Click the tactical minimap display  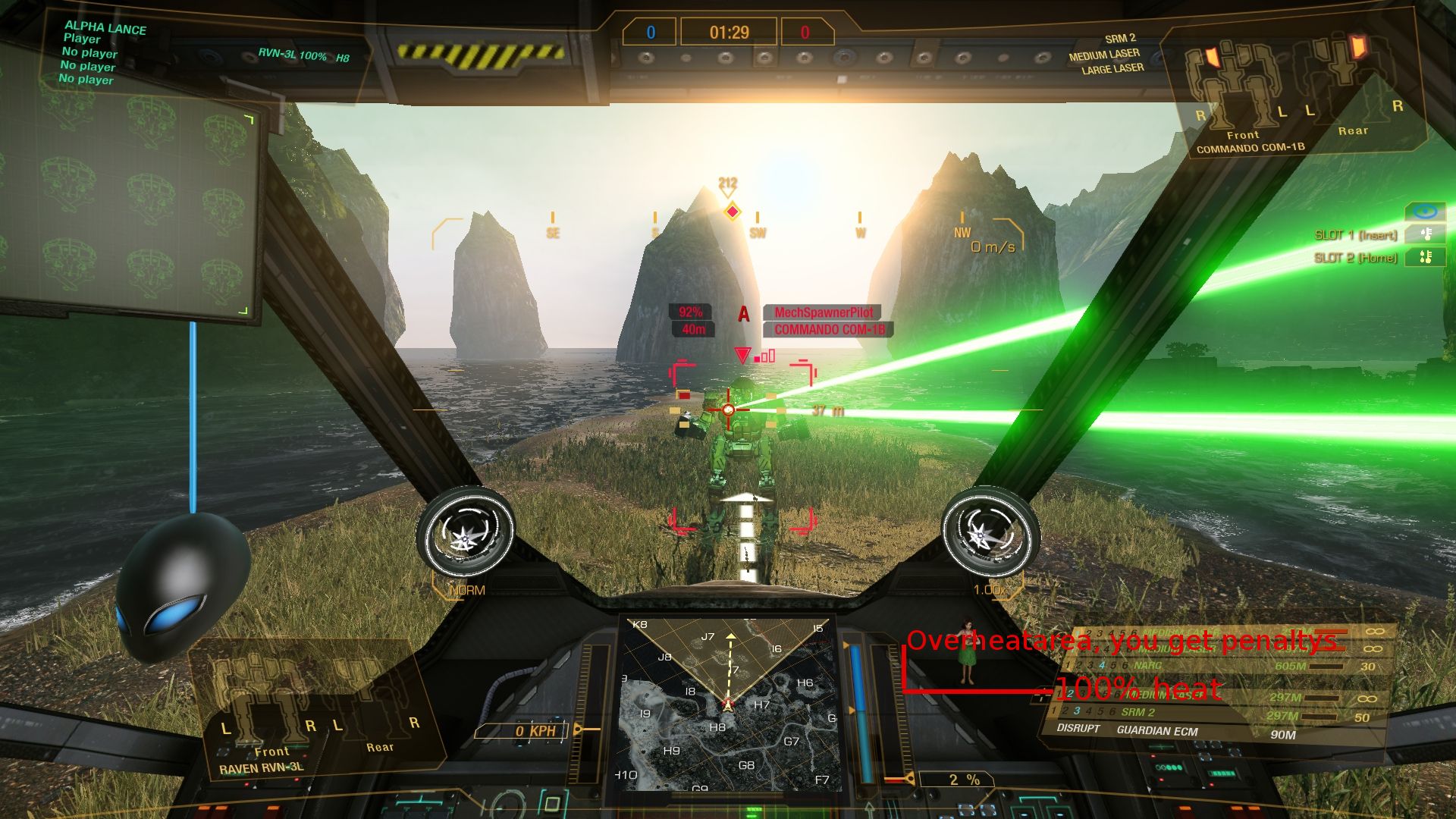(728, 705)
